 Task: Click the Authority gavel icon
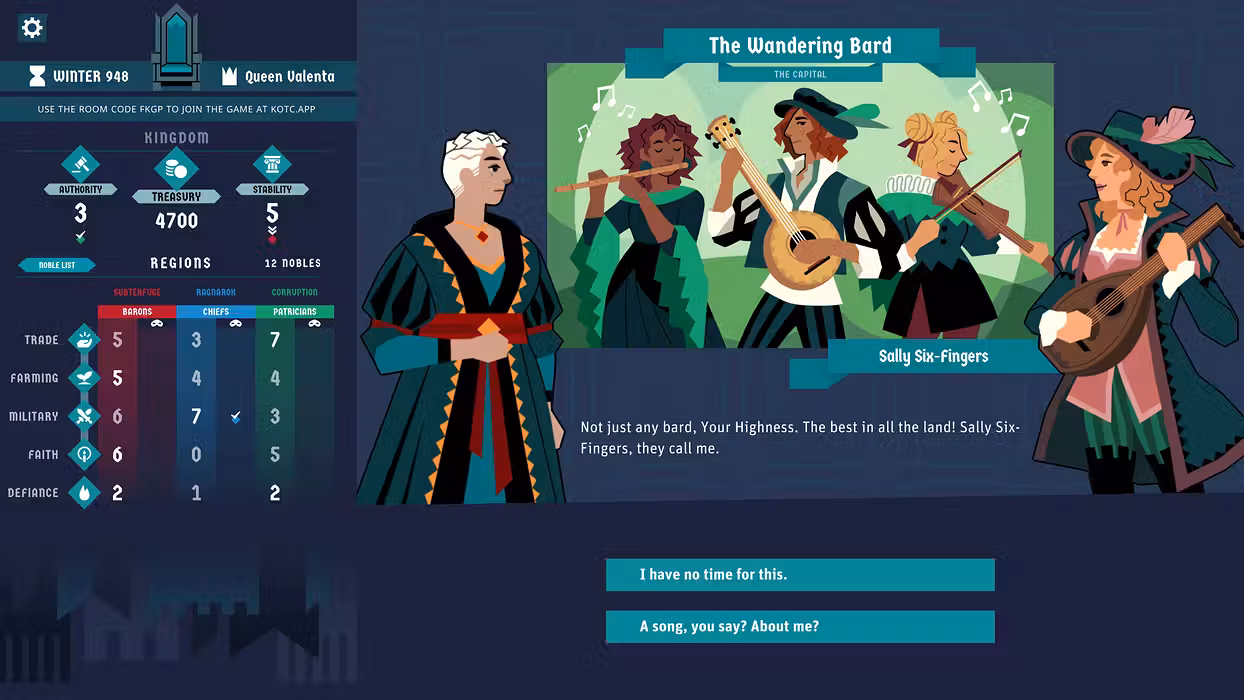[80, 165]
